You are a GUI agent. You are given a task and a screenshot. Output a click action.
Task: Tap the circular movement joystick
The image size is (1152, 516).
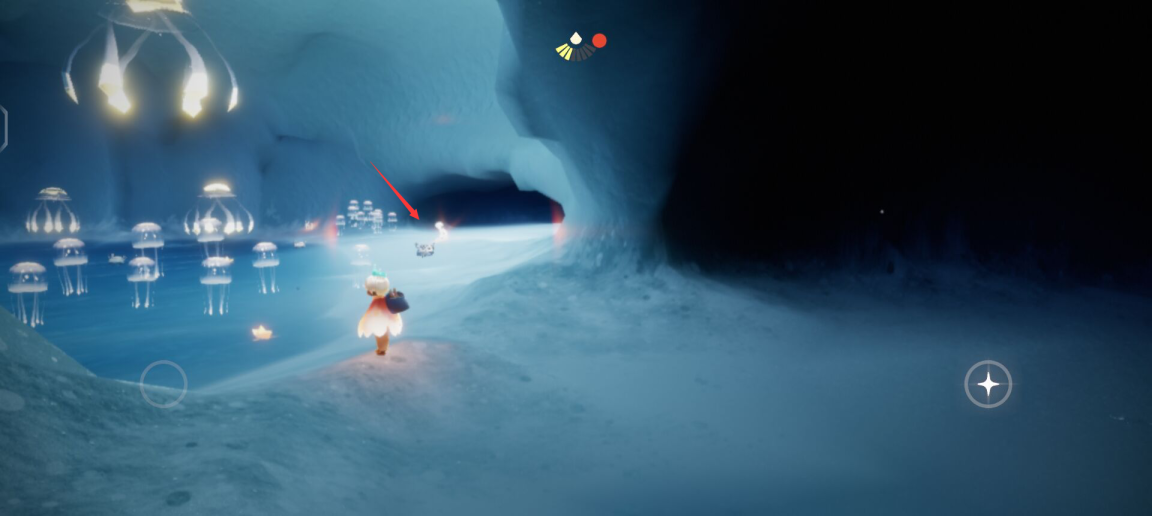pyautogui.click(x=163, y=383)
